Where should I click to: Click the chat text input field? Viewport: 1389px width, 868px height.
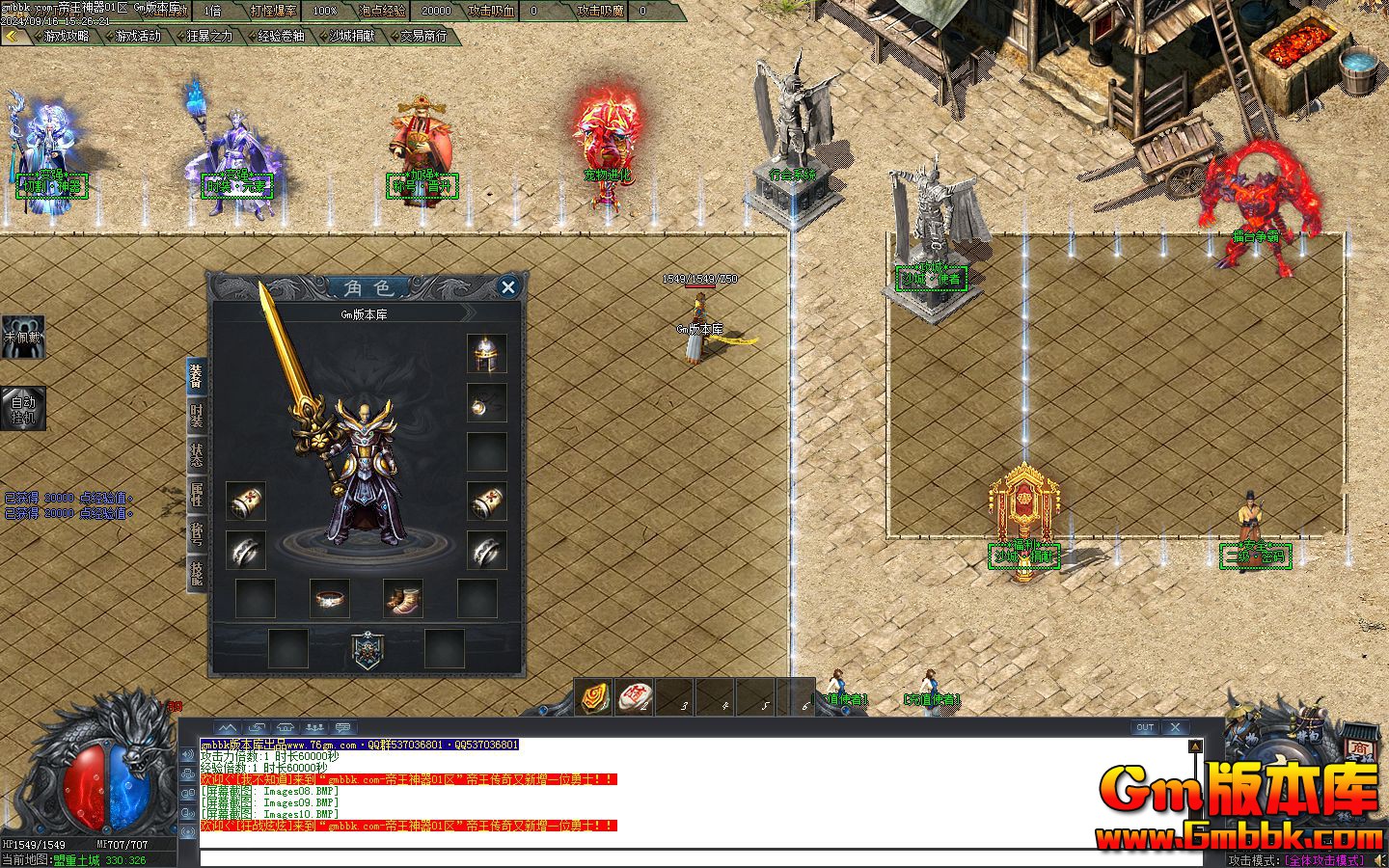694,857
